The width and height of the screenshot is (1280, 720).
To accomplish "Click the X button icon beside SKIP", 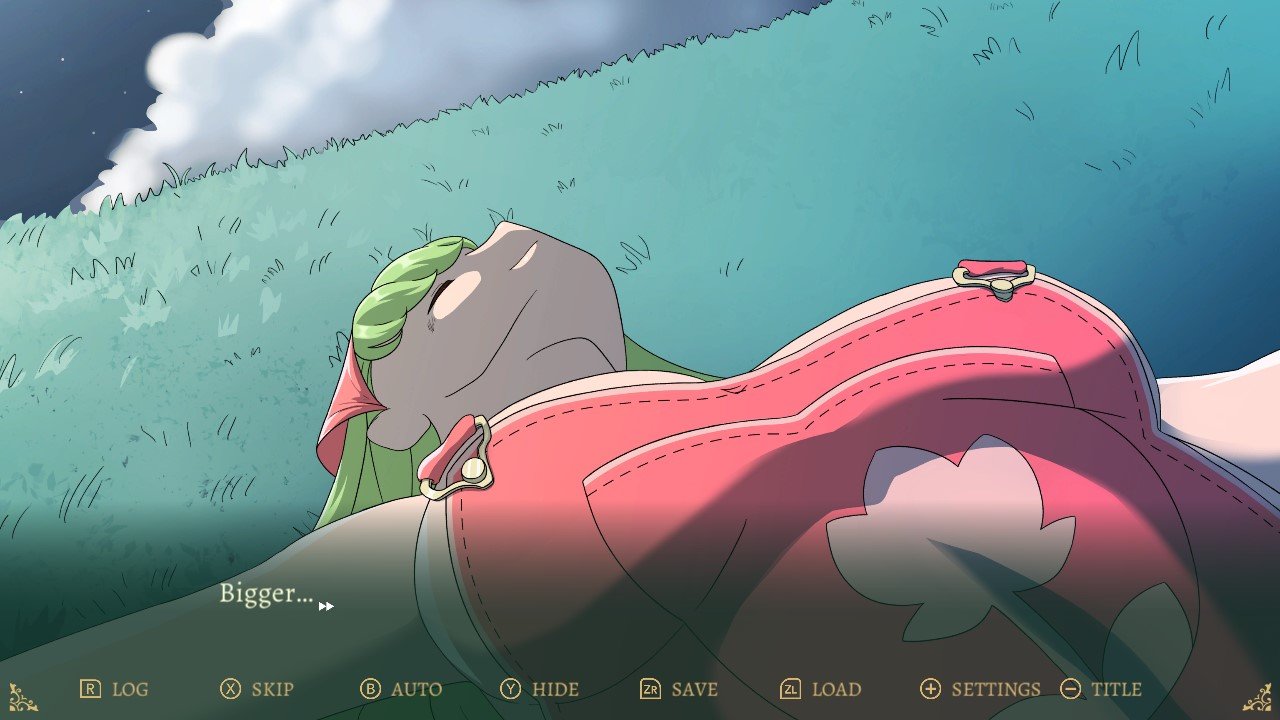I will 232,689.
